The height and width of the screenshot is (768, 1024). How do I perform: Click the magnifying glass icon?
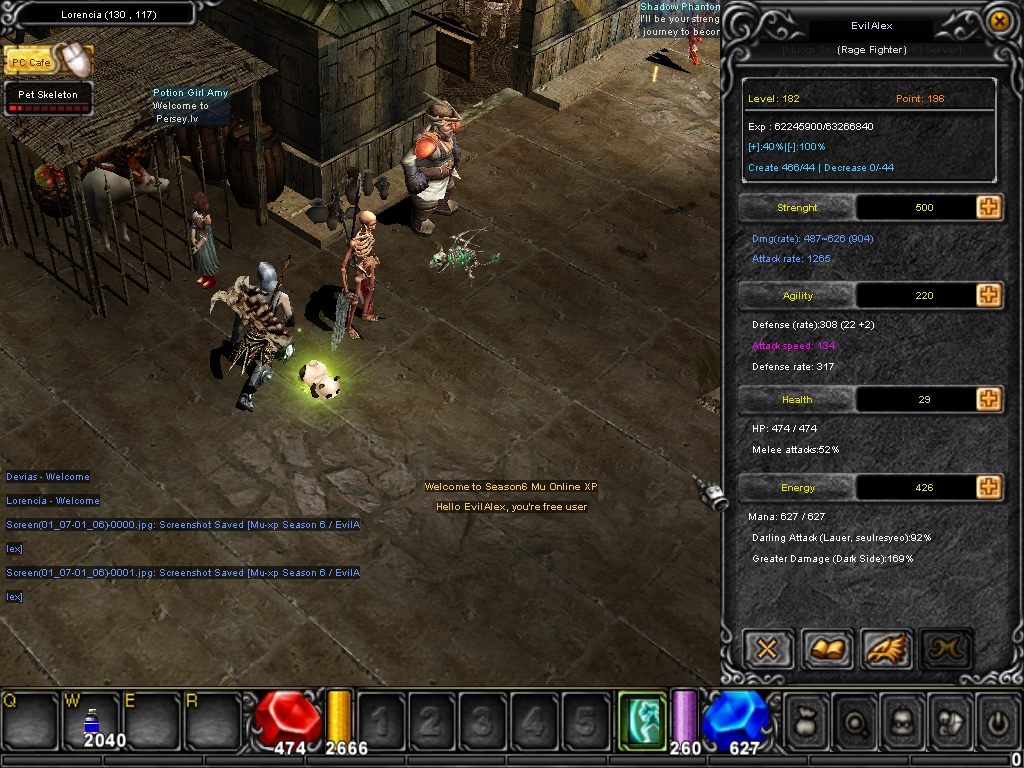tap(855, 720)
